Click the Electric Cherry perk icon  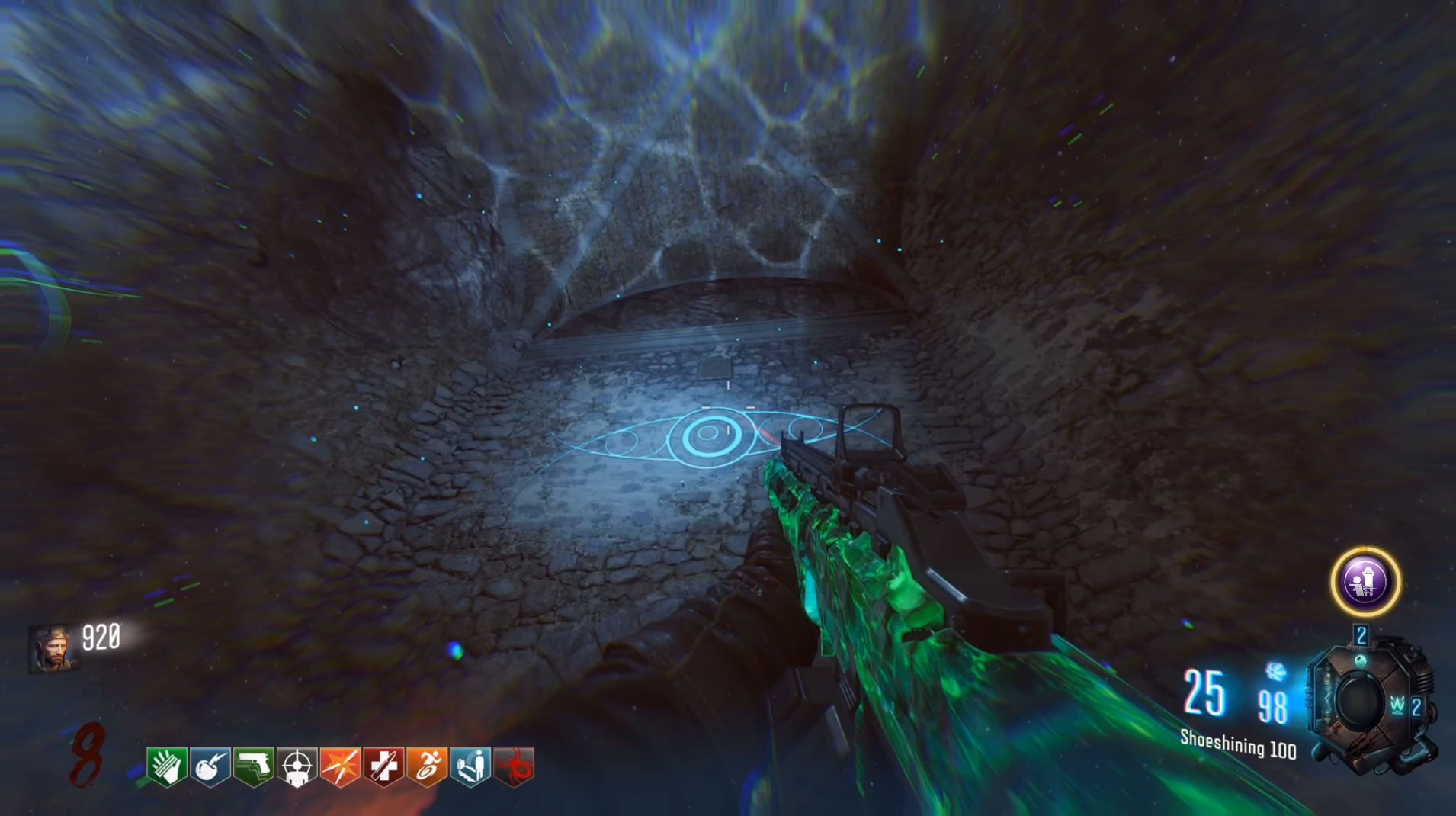[210, 766]
